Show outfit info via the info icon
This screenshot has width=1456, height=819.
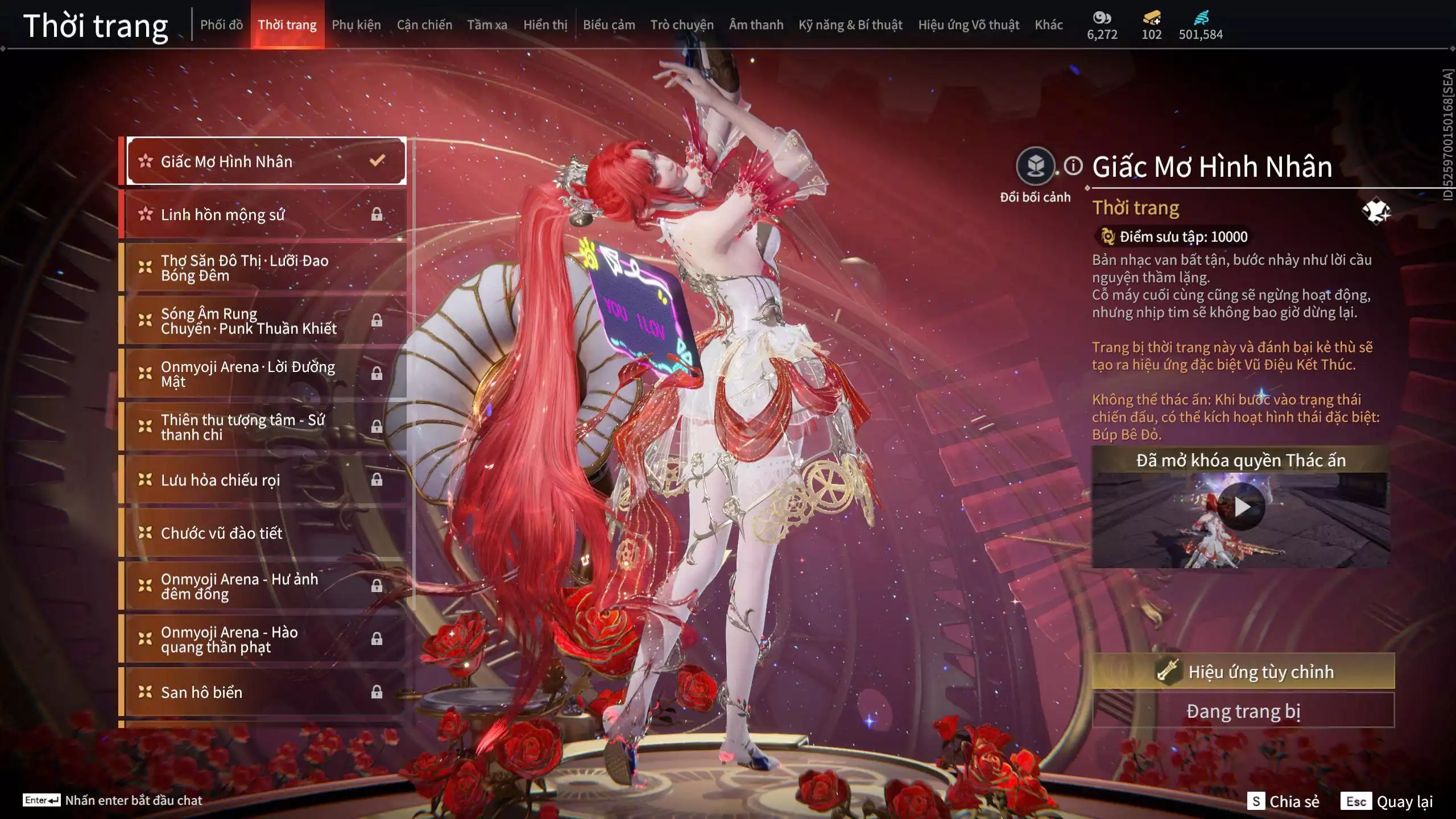point(1073,166)
